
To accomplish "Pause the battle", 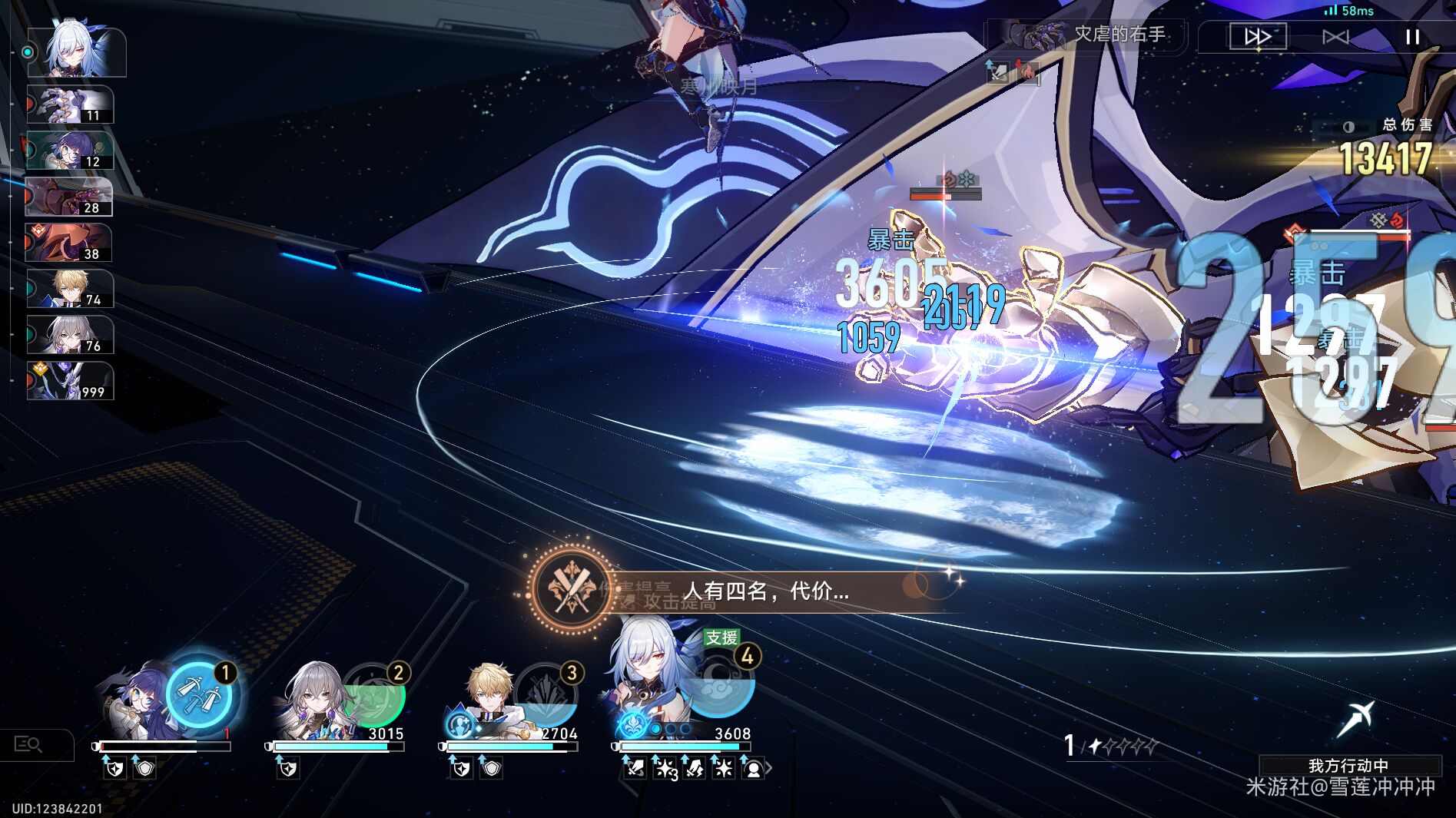I will (x=1412, y=38).
